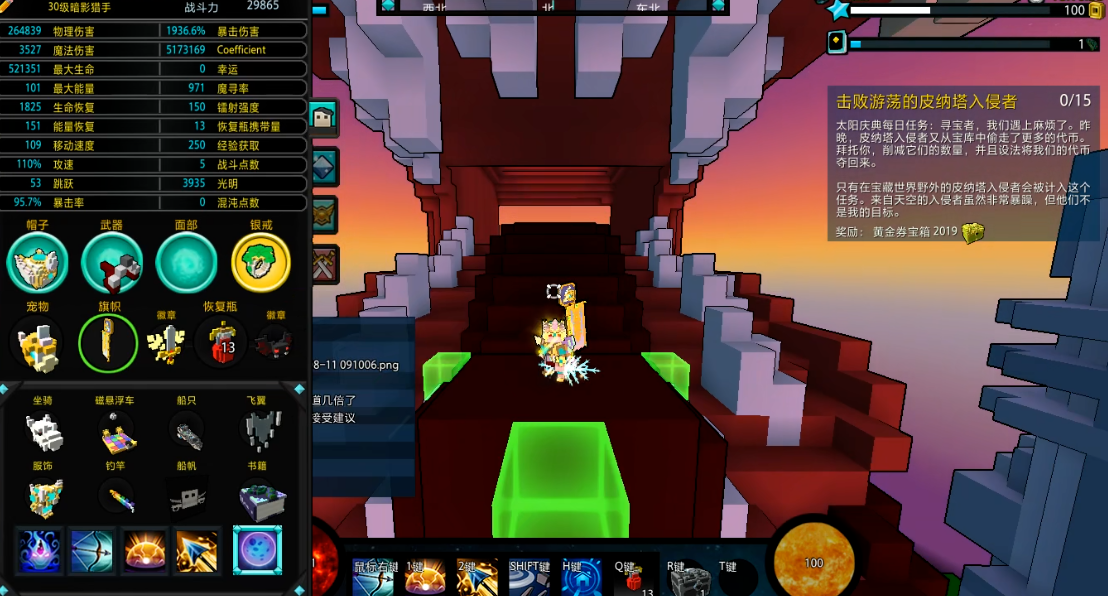Open the mount (坐骑) slot

click(x=43, y=432)
